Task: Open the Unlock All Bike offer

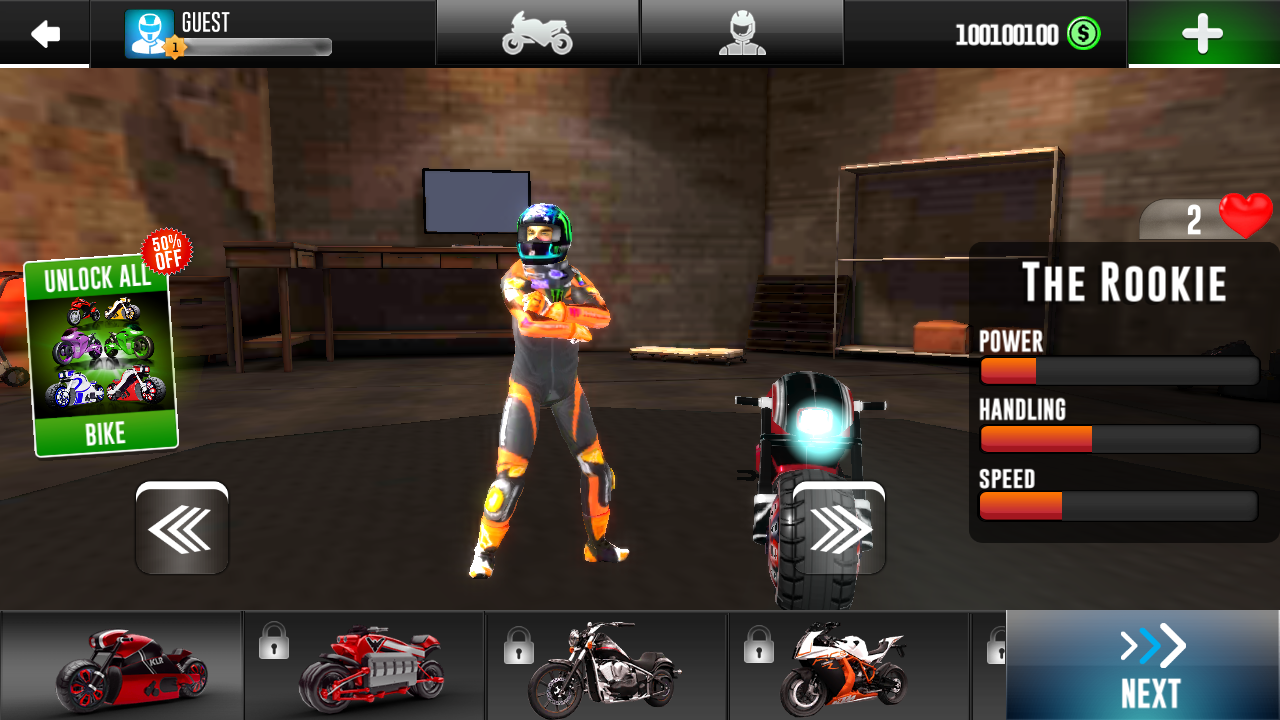Action: tap(102, 355)
